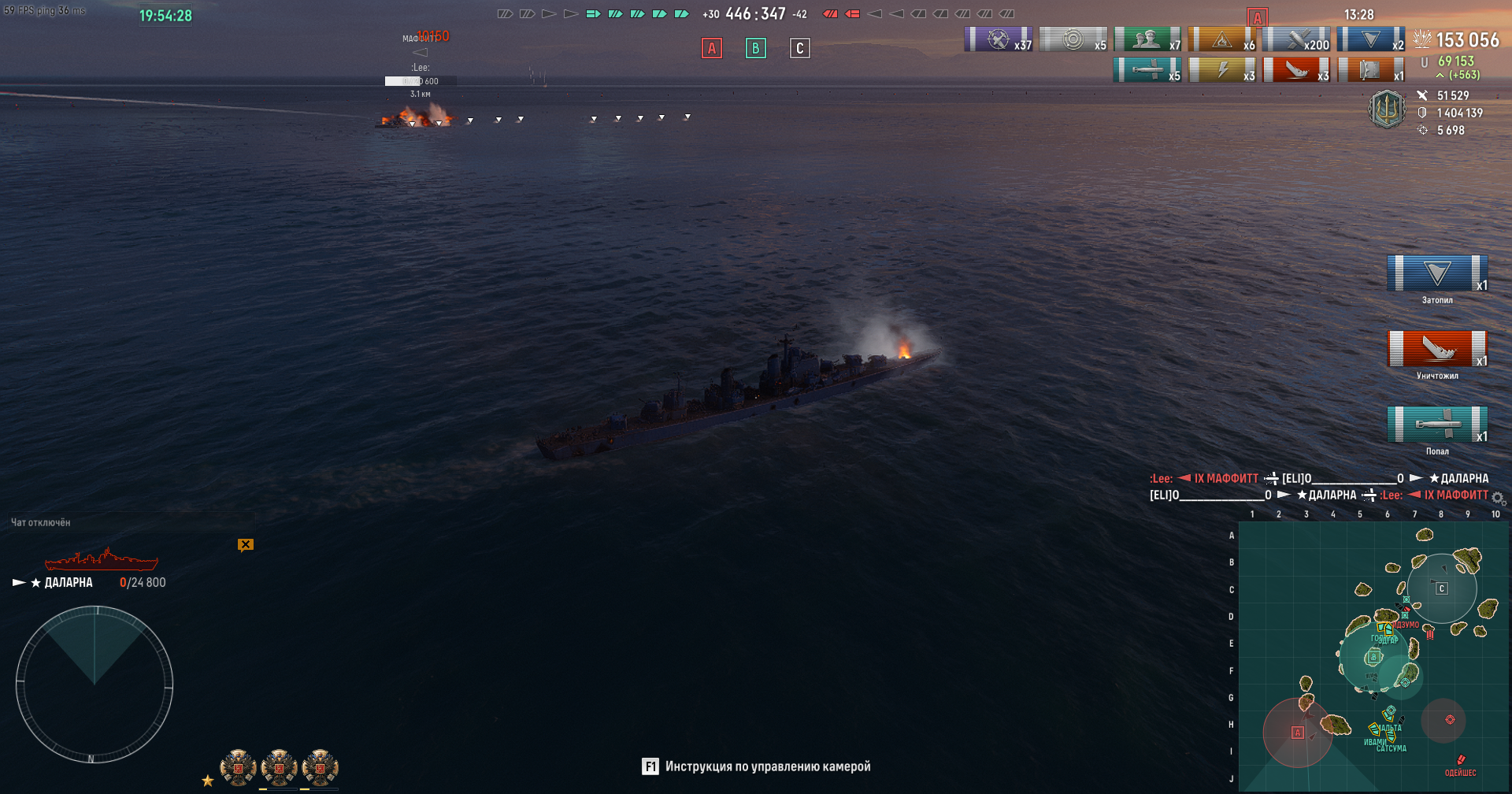Click the yellow lightning ribbon x3
Screen dimensions: 1512x794
1221,70
